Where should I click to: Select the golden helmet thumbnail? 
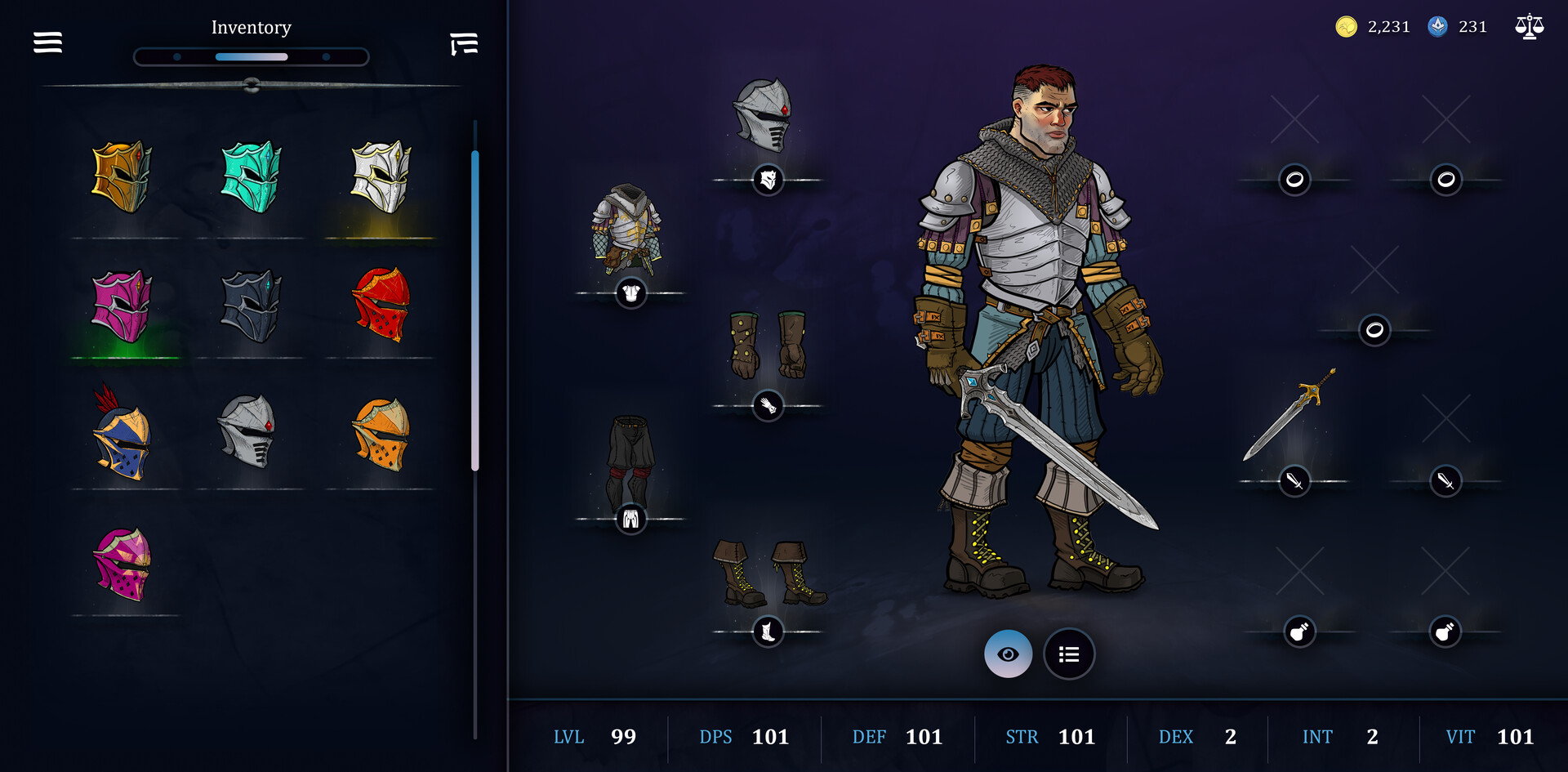(x=122, y=178)
